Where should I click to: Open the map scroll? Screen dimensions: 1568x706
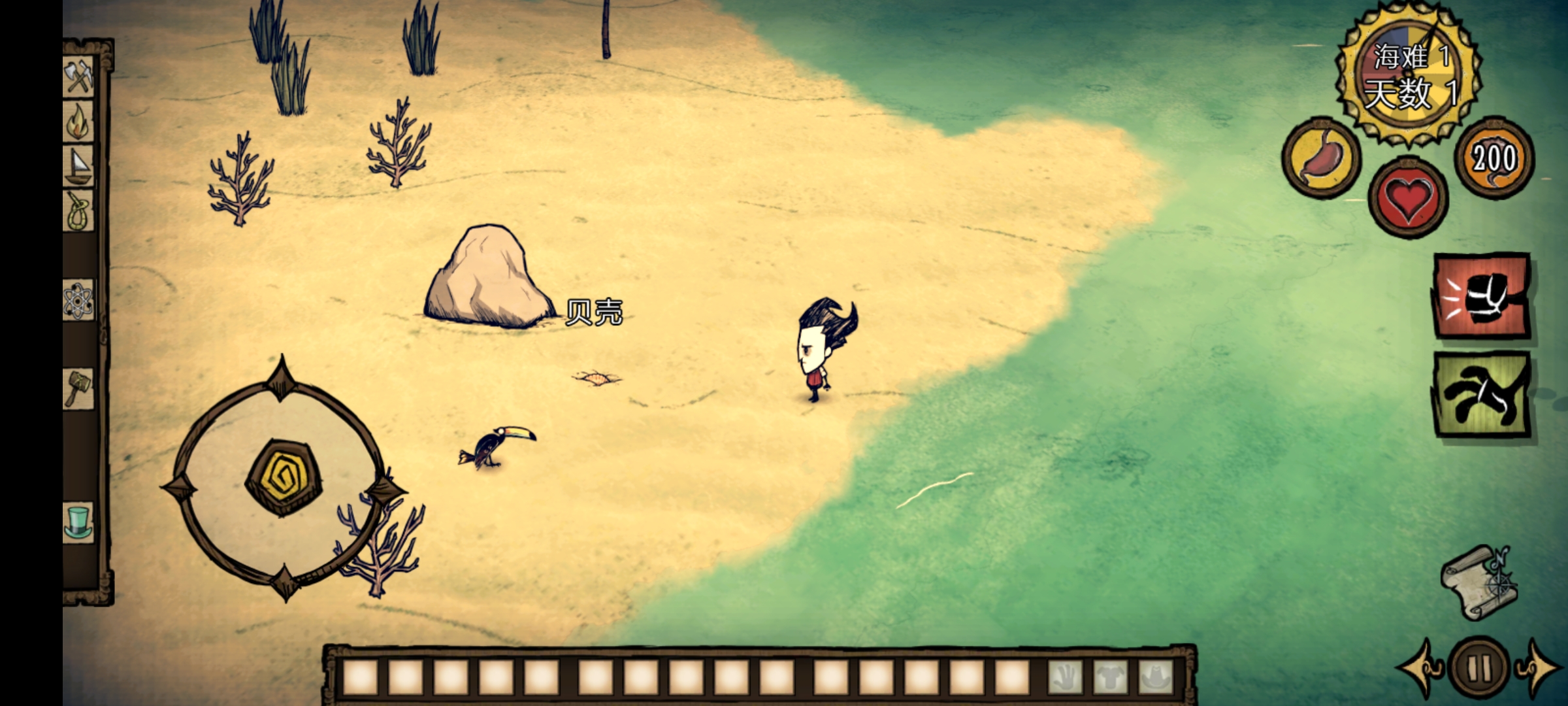click(x=1478, y=582)
